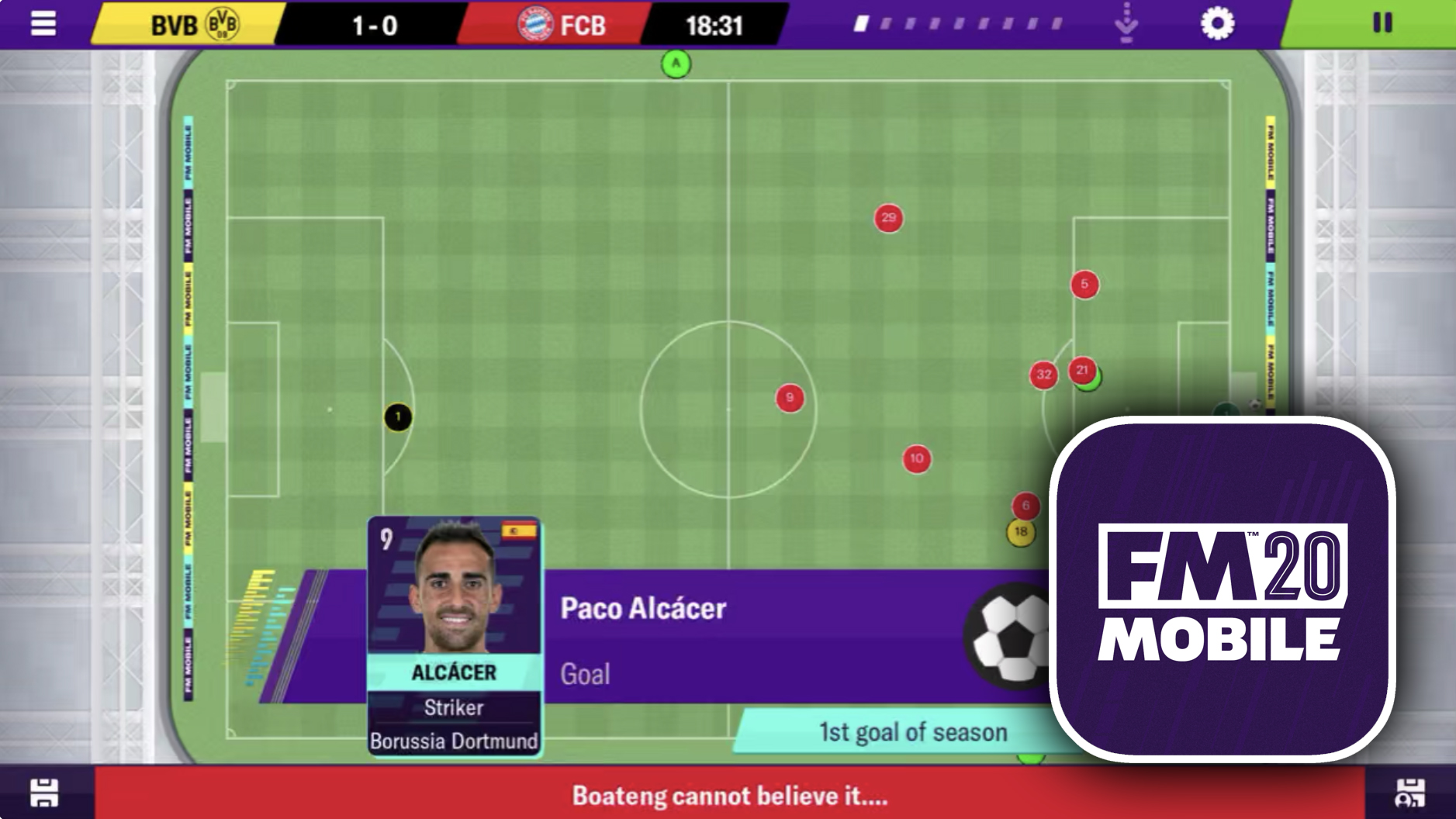Open the hamburger menu
The height and width of the screenshot is (819, 1456).
pos(43,23)
